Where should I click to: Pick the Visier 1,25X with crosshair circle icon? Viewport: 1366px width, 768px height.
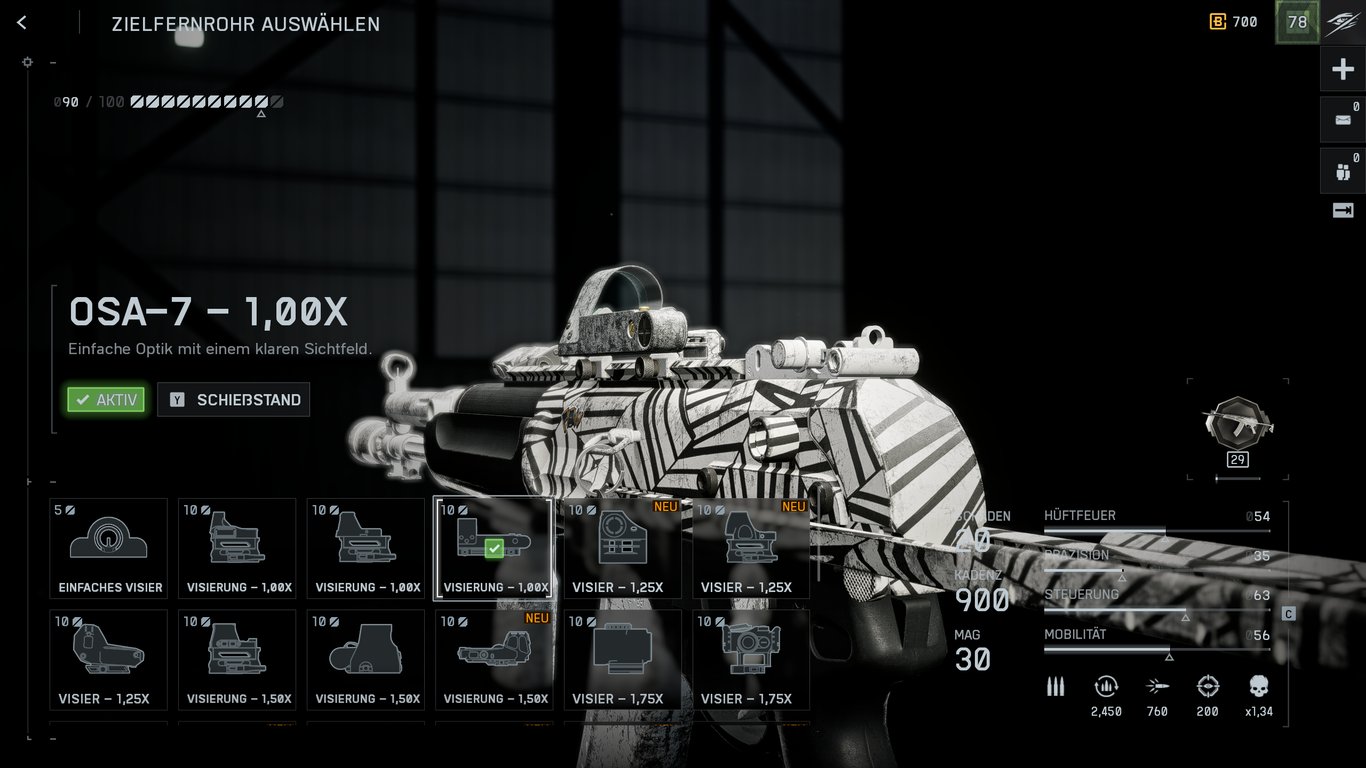click(x=622, y=548)
